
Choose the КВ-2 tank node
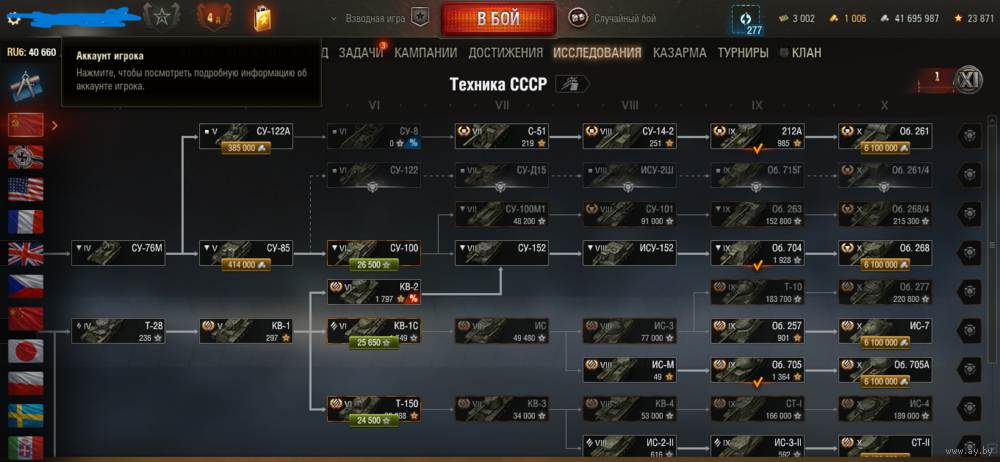373,291
